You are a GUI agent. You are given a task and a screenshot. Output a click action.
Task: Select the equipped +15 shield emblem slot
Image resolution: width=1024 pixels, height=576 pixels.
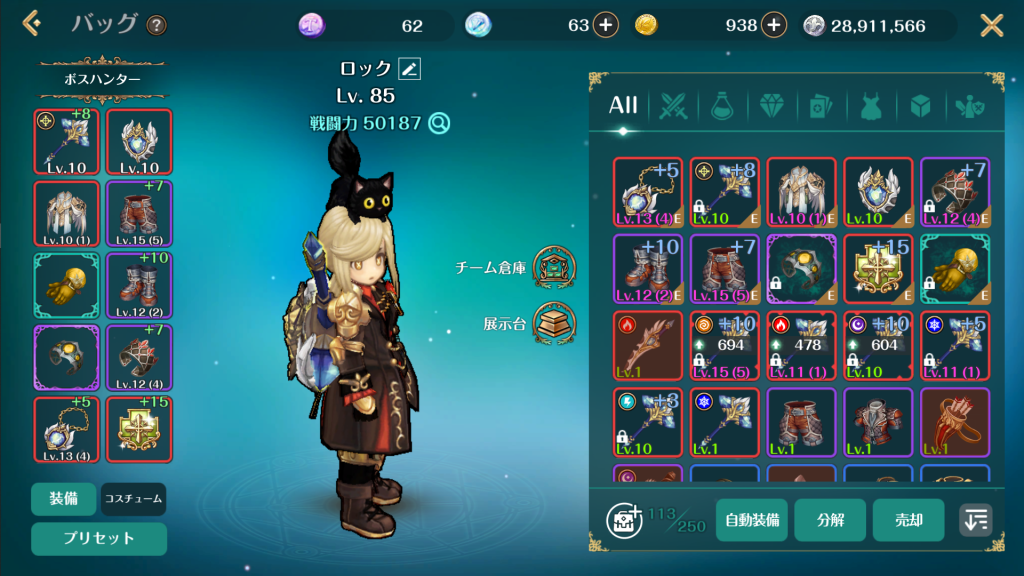pyautogui.click(x=139, y=430)
